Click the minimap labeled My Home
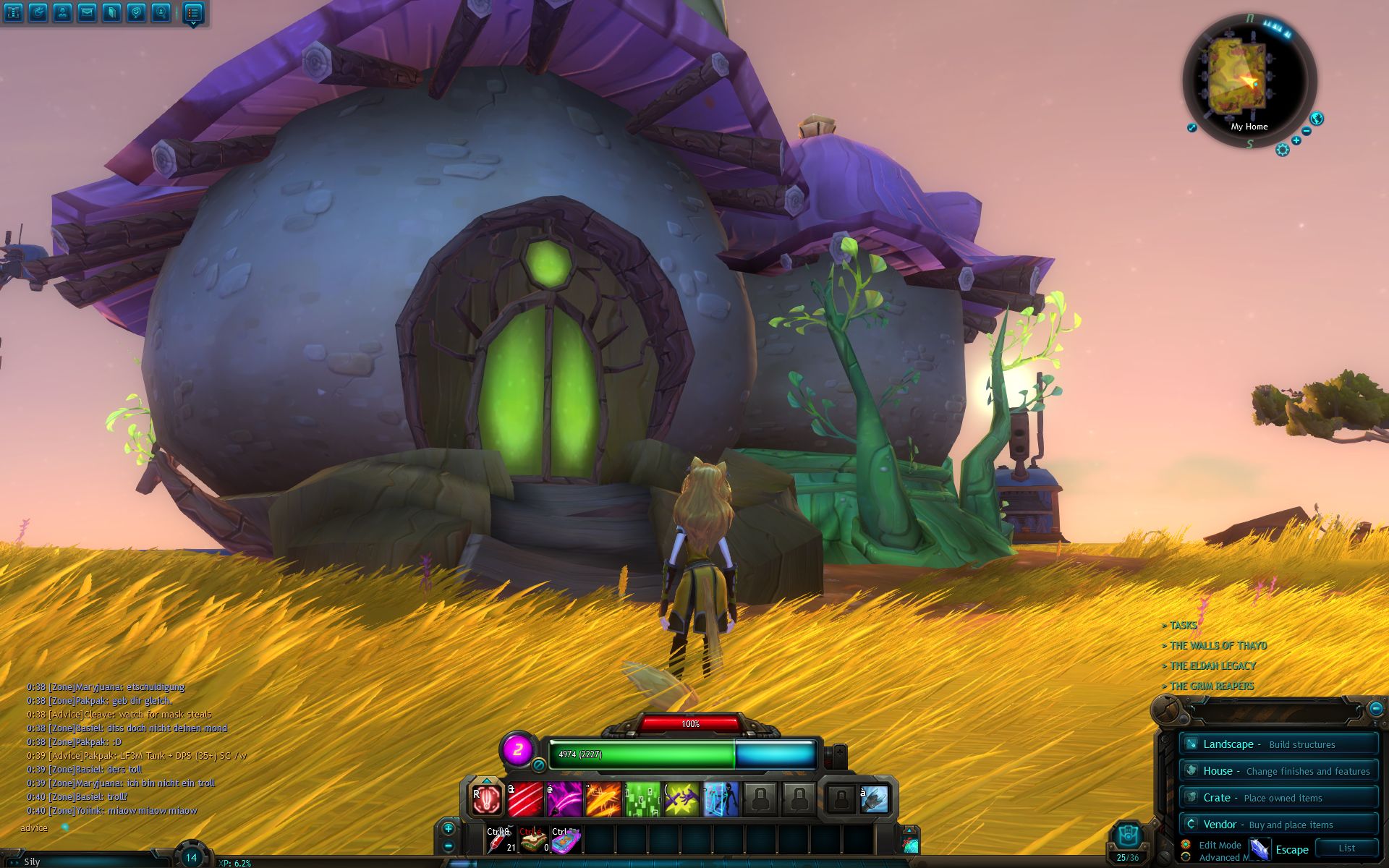 click(x=1249, y=81)
